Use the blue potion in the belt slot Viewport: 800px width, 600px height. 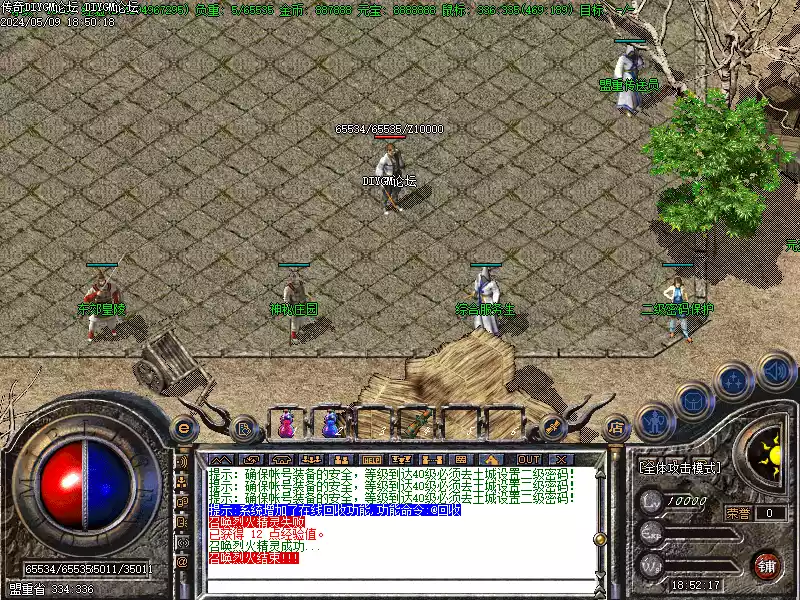pos(331,424)
